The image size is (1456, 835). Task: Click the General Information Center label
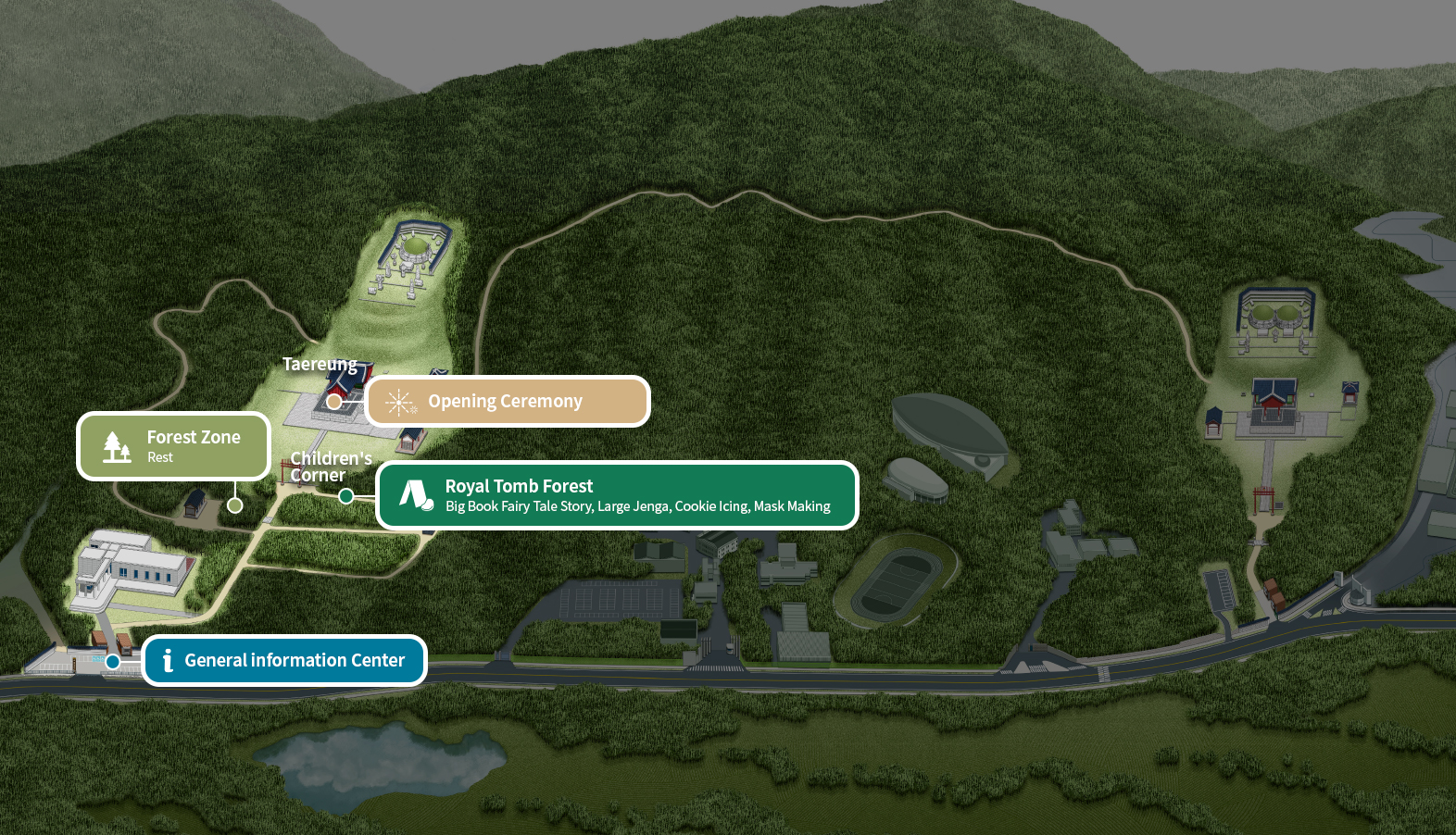tap(284, 660)
